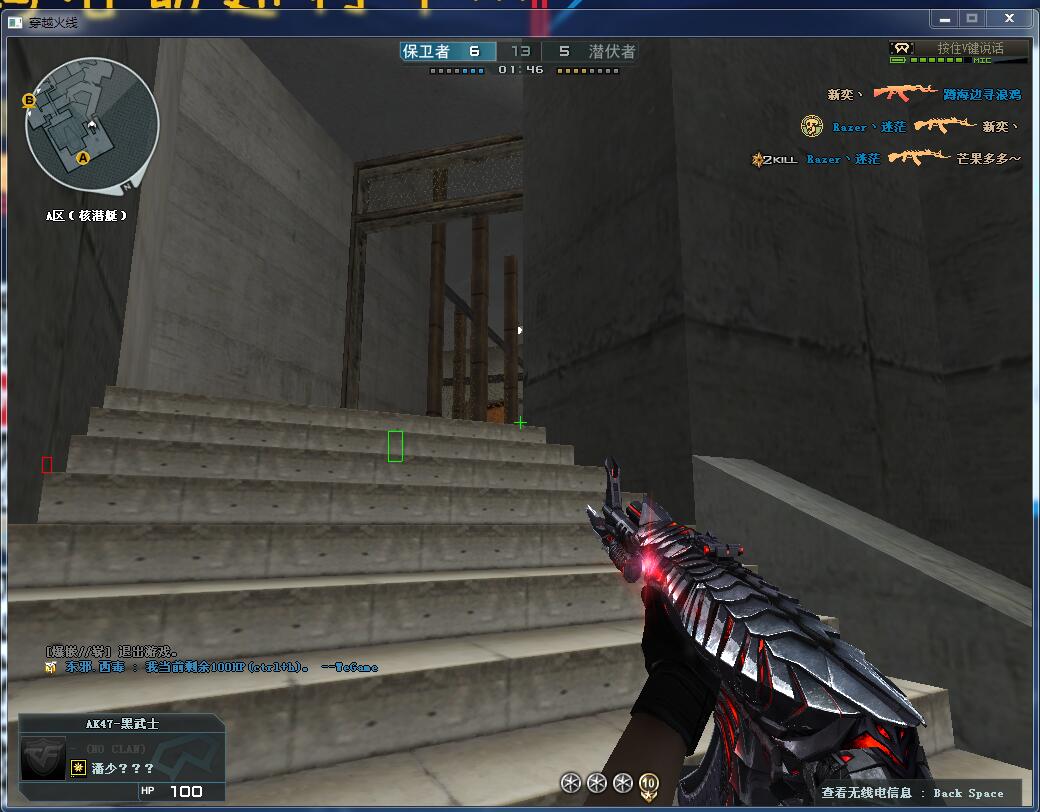
Task: Select the B bombsite marker on minimap
Action: coord(30,100)
